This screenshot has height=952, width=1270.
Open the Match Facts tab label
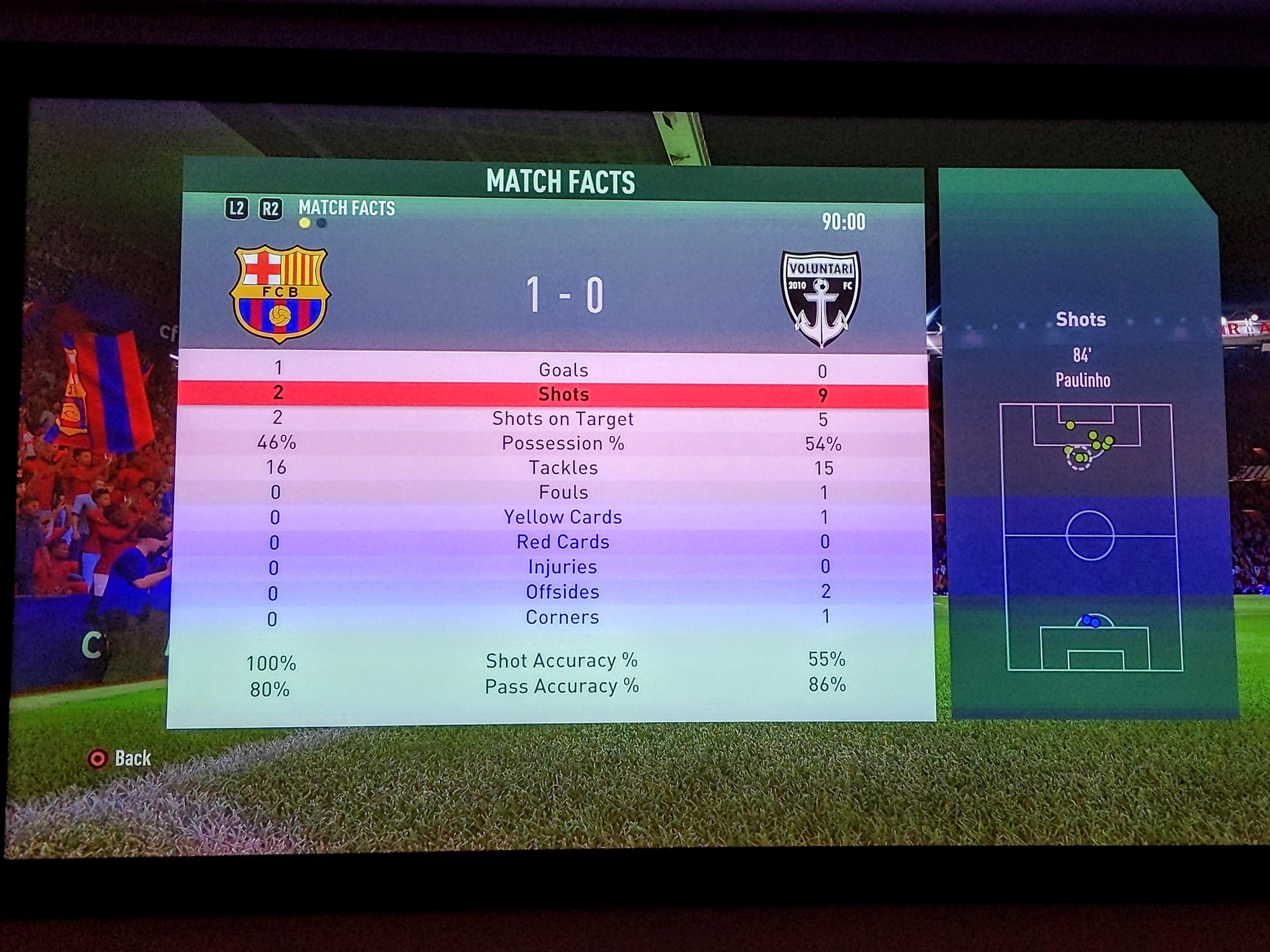[347, 208]
